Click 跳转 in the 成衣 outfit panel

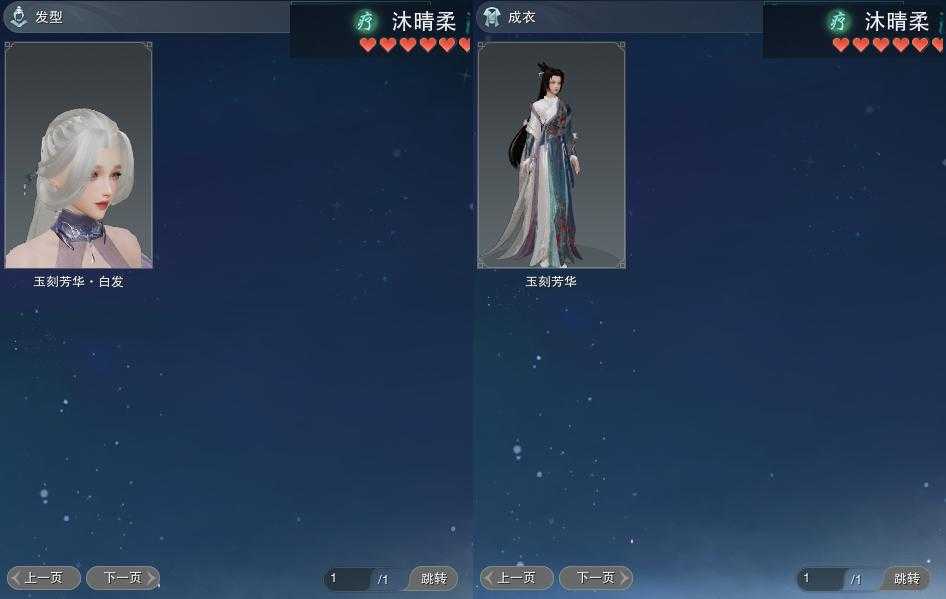point(907,579)
